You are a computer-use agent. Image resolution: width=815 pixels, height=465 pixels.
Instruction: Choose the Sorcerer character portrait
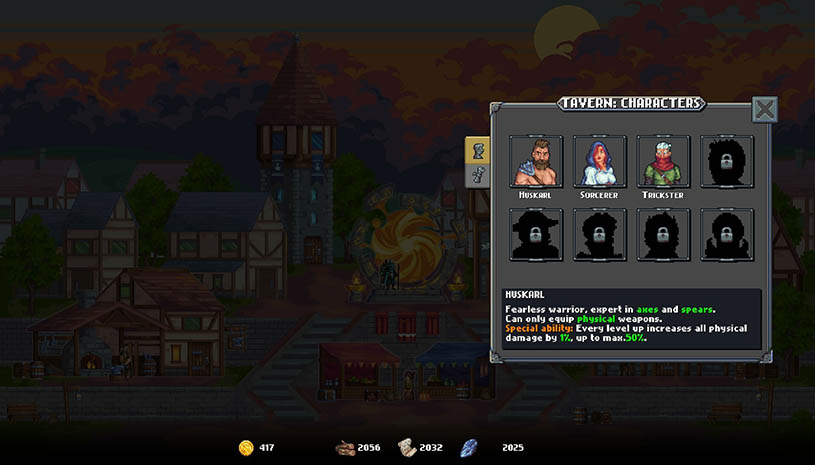pyautogui.click(x=600, y=161)
